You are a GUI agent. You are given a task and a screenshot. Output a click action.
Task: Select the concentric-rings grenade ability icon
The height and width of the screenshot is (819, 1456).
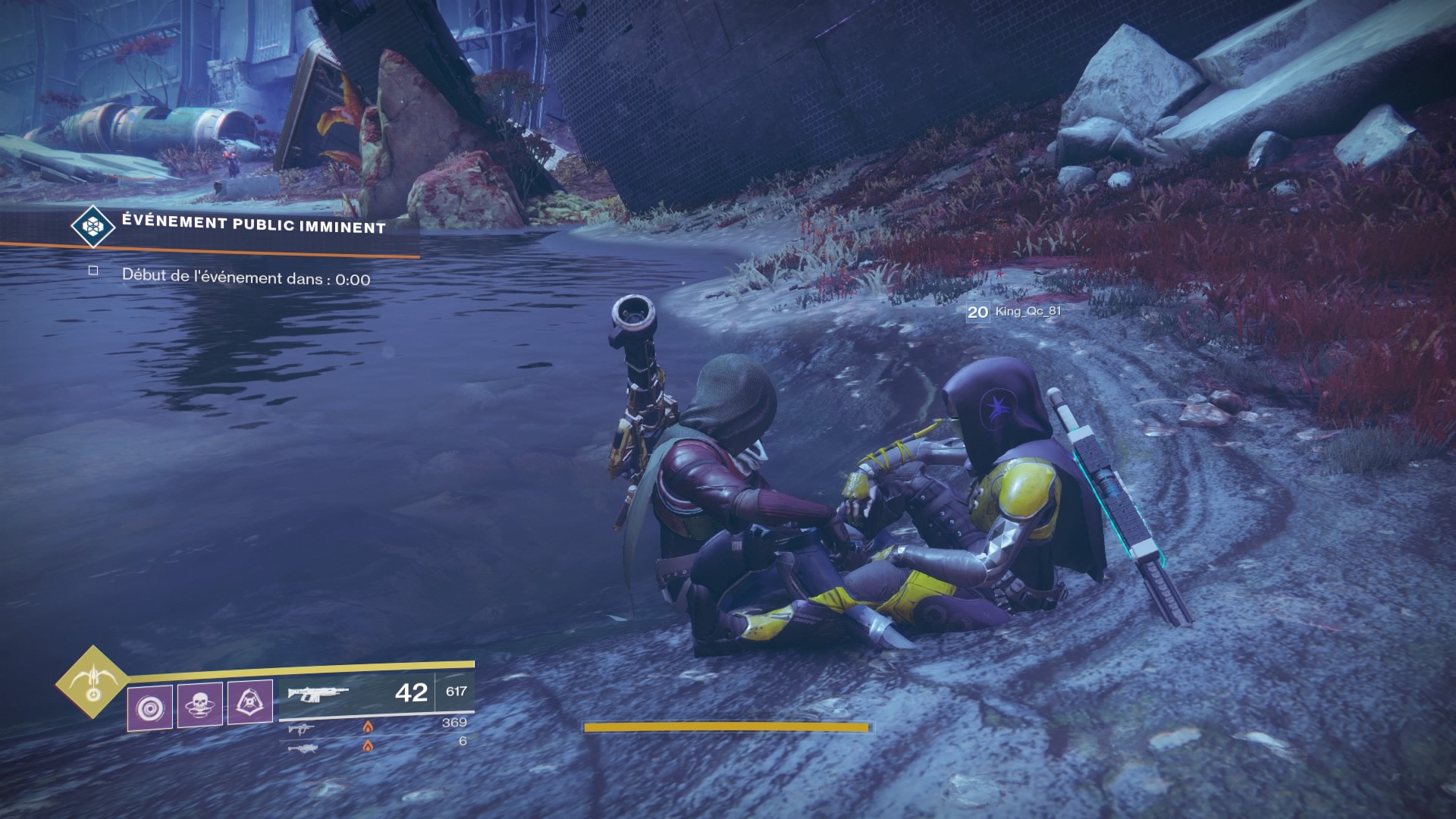click(149, 708)
